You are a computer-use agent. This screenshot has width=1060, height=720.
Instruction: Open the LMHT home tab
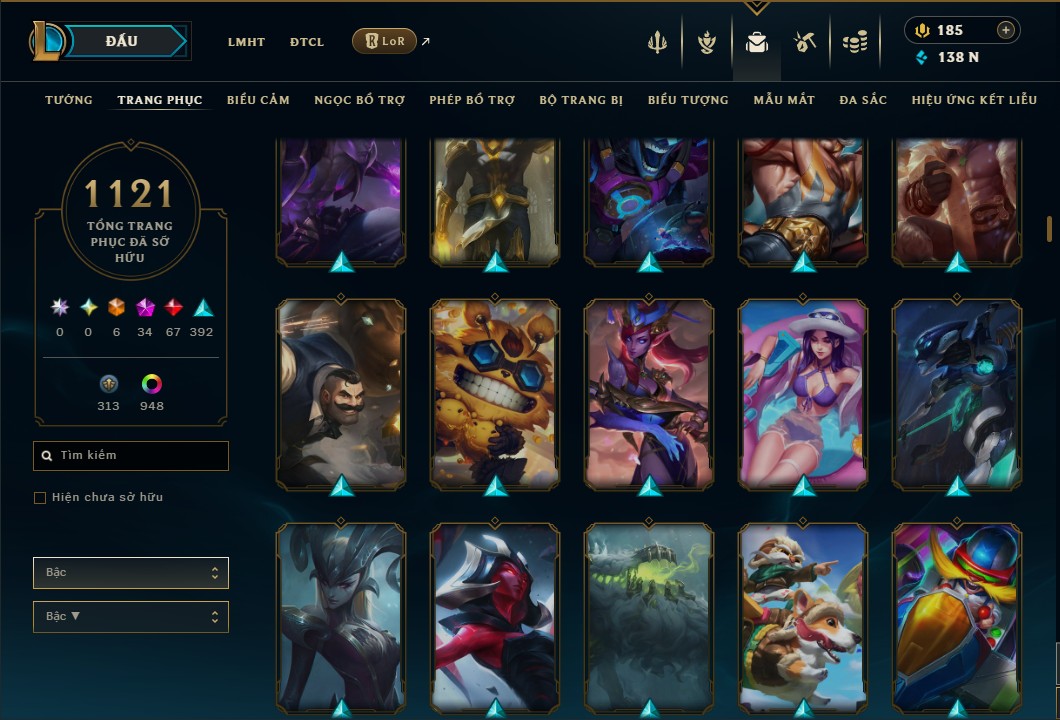246,42
